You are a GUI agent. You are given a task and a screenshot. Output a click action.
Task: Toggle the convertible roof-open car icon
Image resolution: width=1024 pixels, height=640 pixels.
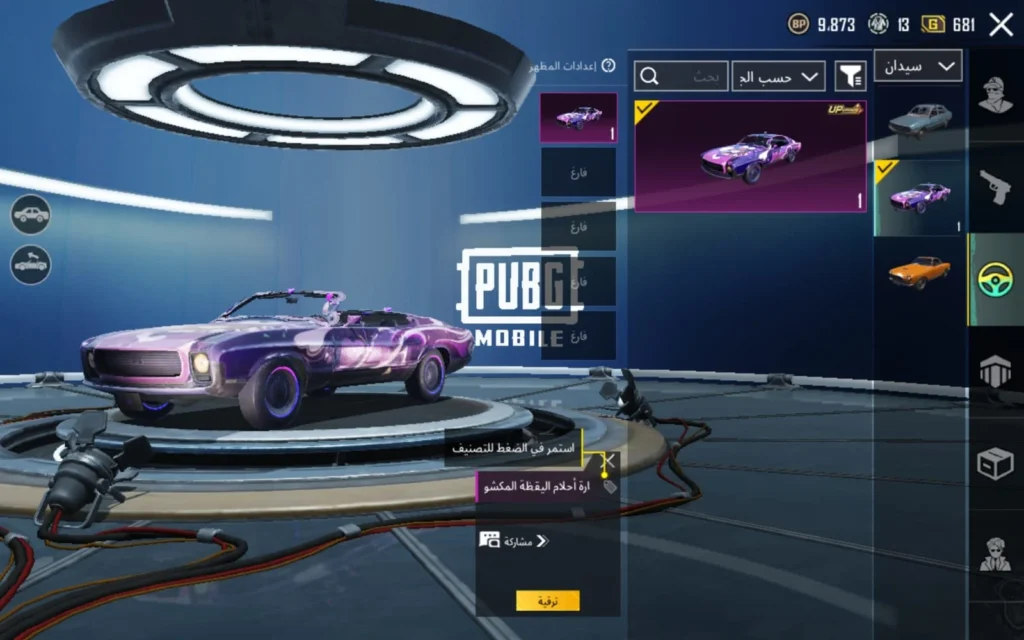click(x=31, y=264)
